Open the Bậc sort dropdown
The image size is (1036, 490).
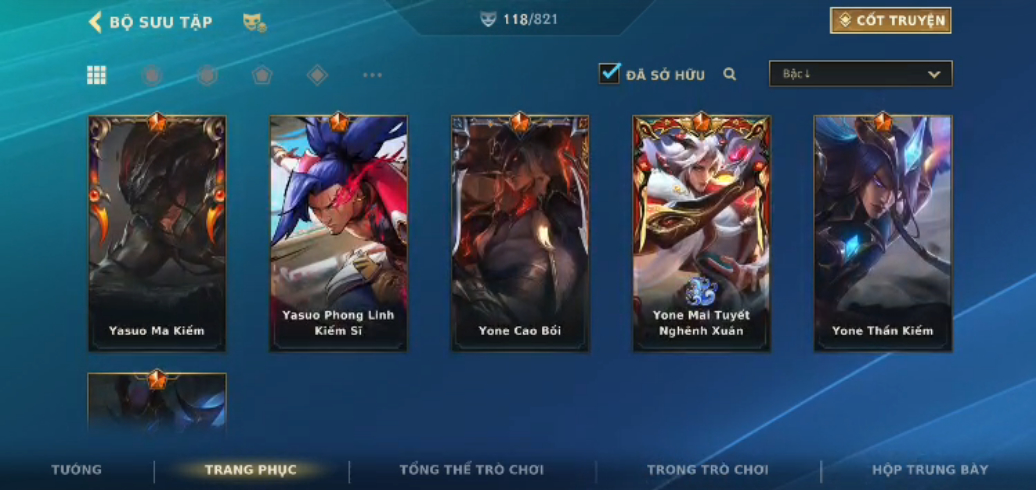pyautogui.click(x=860, y=74)
